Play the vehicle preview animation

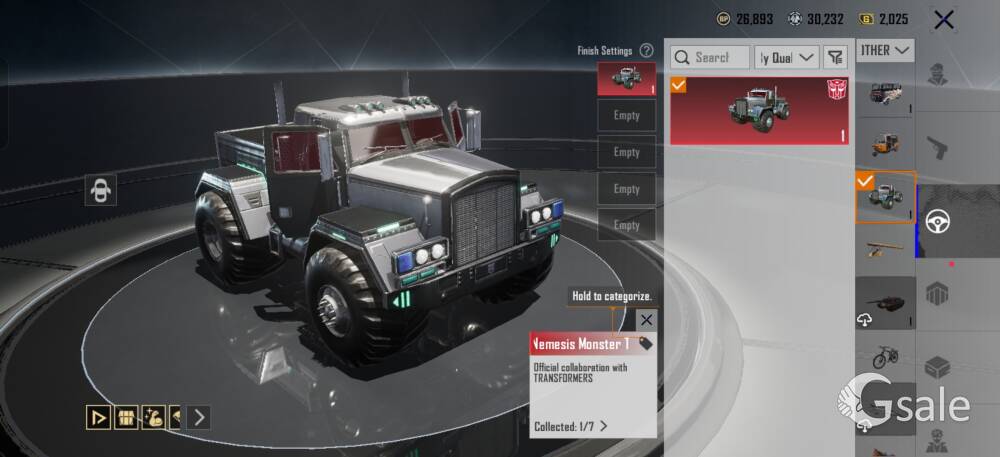[98, 417]
